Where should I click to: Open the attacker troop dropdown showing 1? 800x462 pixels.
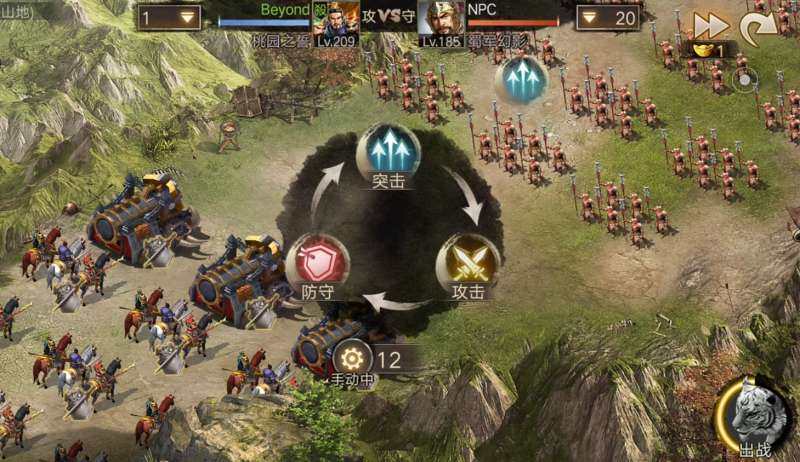(x=168, y=18)
